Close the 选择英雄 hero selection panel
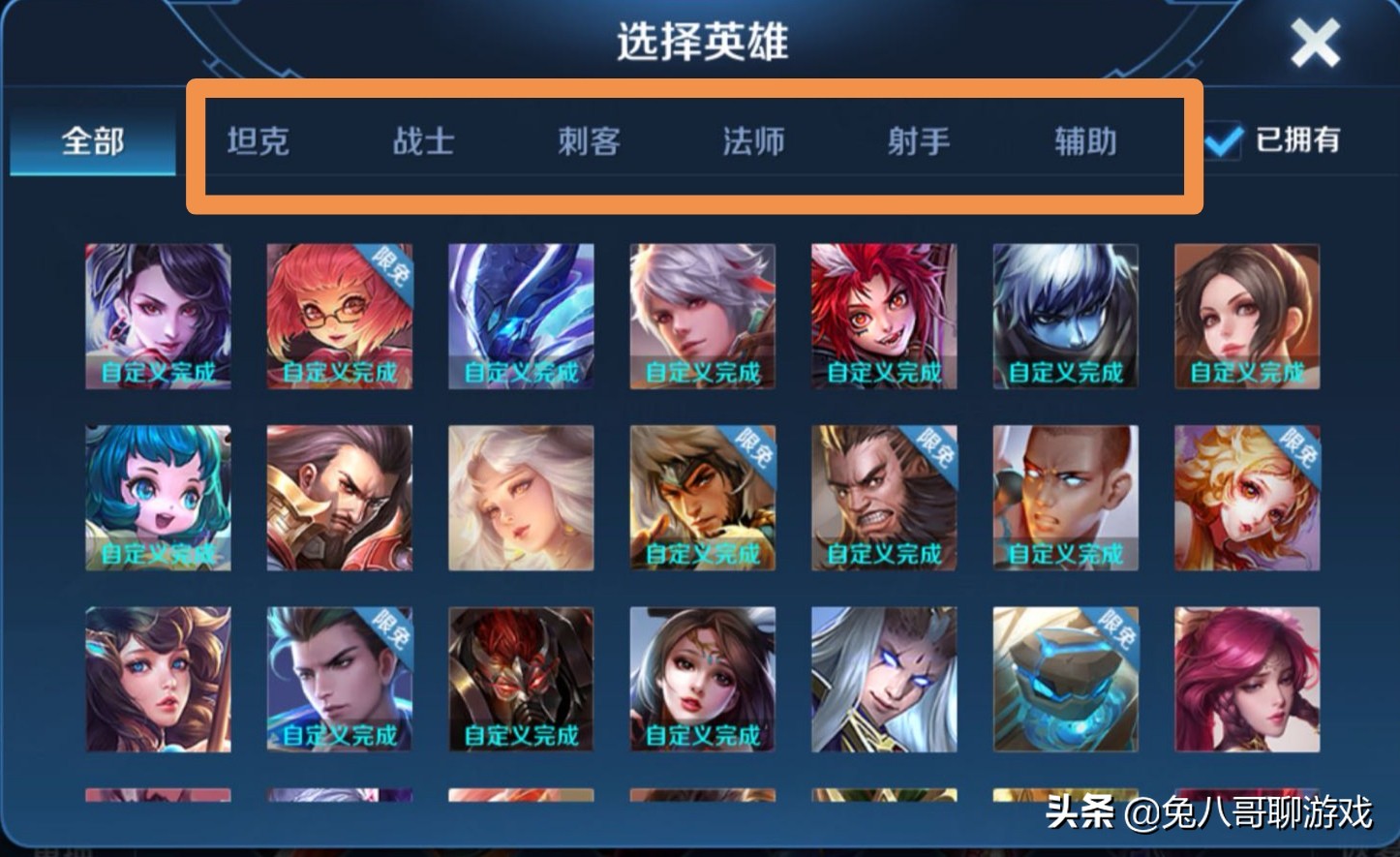Image resolution: width=1400 pixels, height=857 pixels. click(1315, 41)
